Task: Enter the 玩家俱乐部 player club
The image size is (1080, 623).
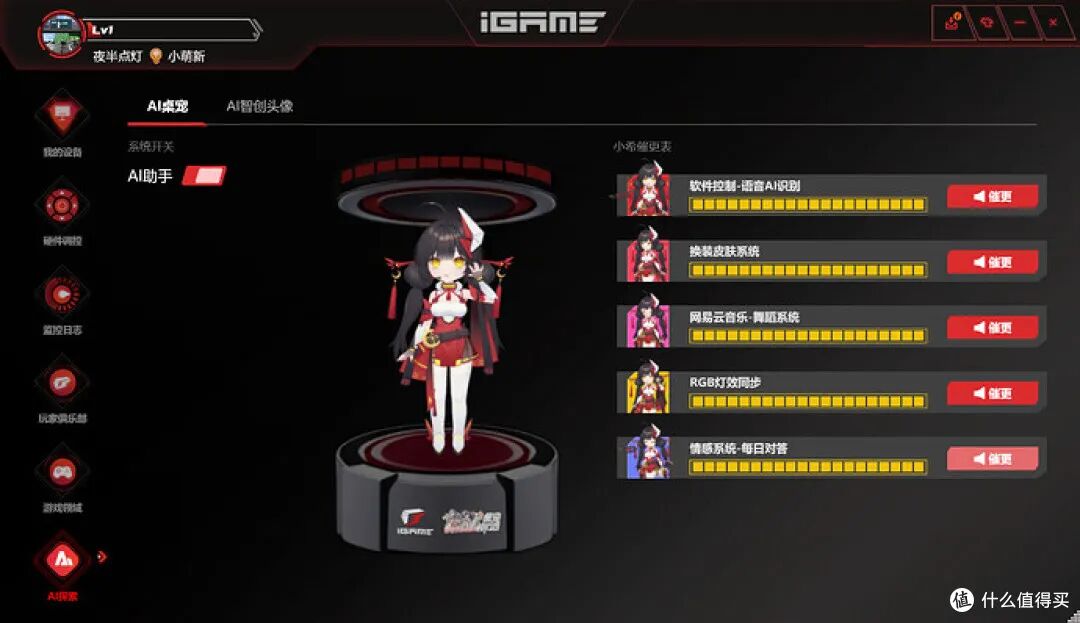Action: pos(62,383)
